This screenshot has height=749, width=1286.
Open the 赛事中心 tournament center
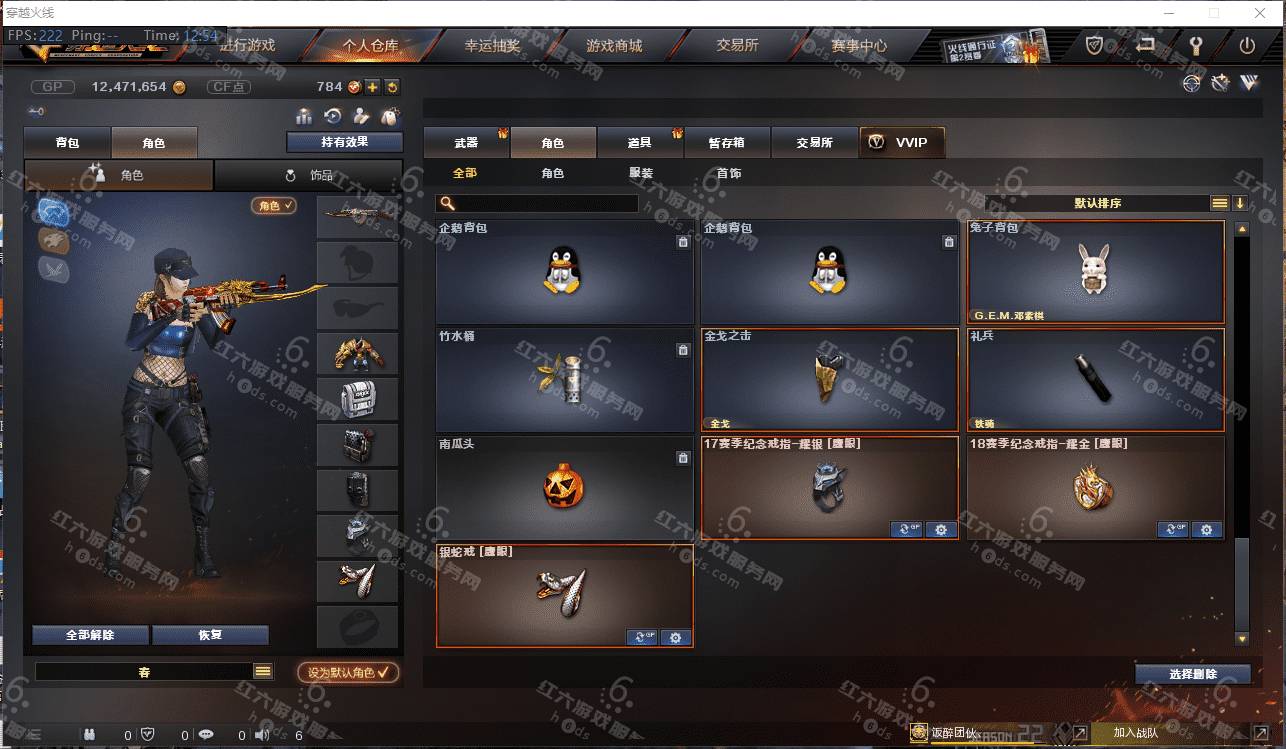[858, 46]
